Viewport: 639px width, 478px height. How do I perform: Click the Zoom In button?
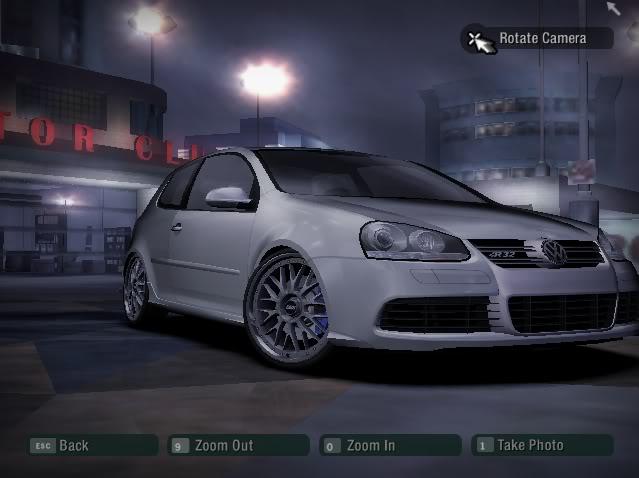389,445
